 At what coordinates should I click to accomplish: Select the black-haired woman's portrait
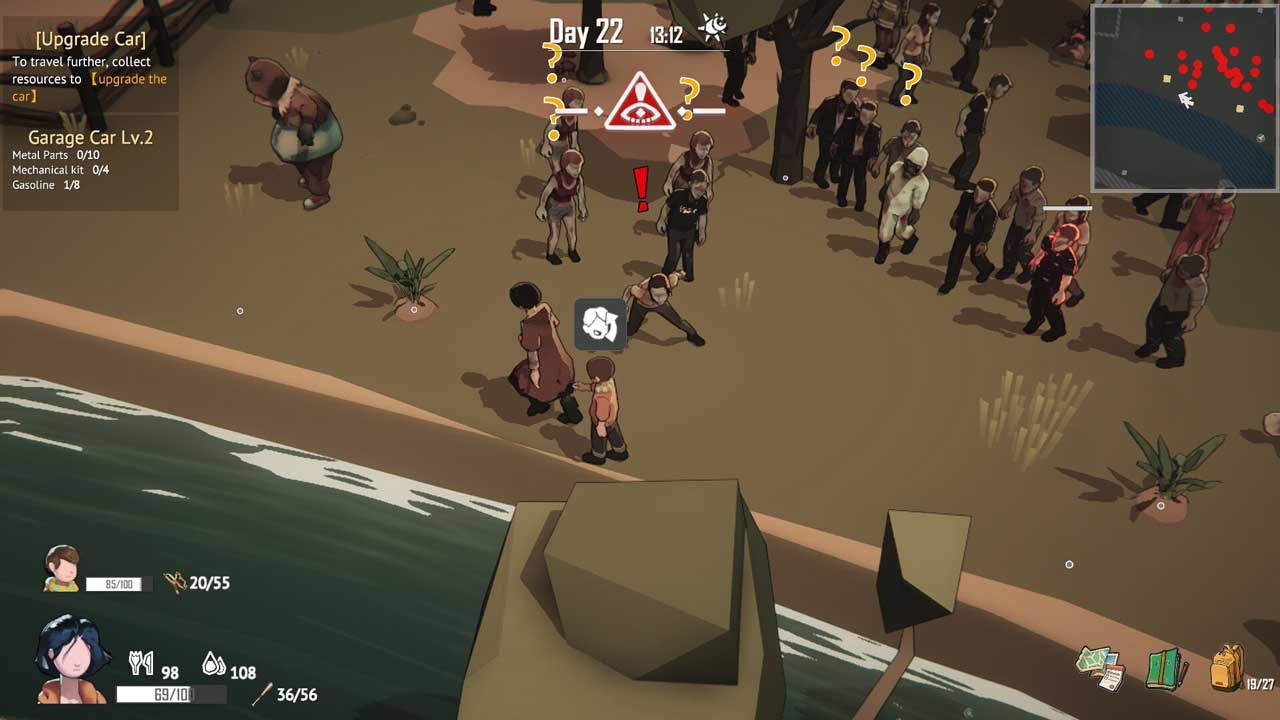pyautogui.click(x=72, y=660)
